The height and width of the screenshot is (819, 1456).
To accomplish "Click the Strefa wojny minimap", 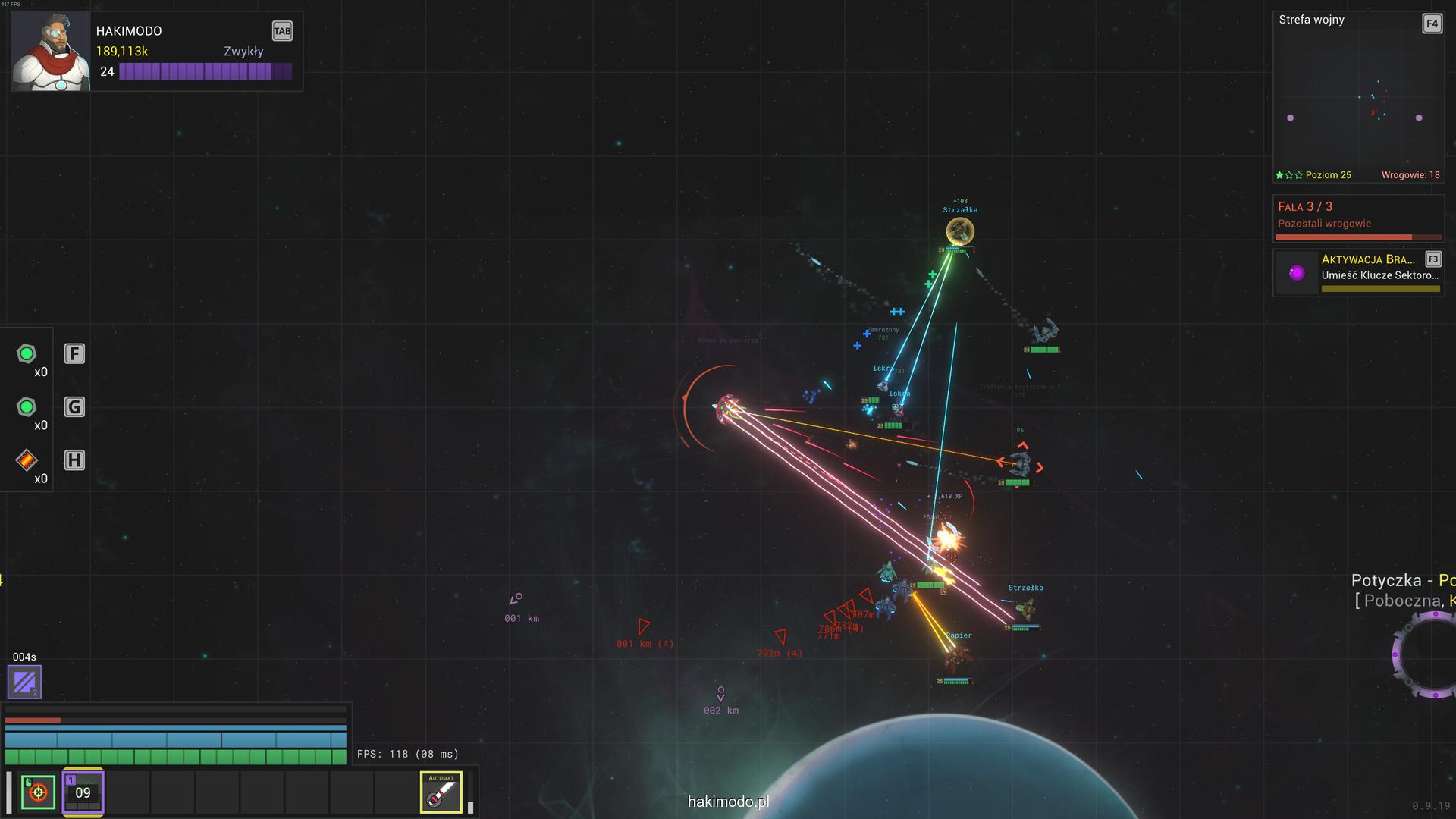I will (1357, 99).
